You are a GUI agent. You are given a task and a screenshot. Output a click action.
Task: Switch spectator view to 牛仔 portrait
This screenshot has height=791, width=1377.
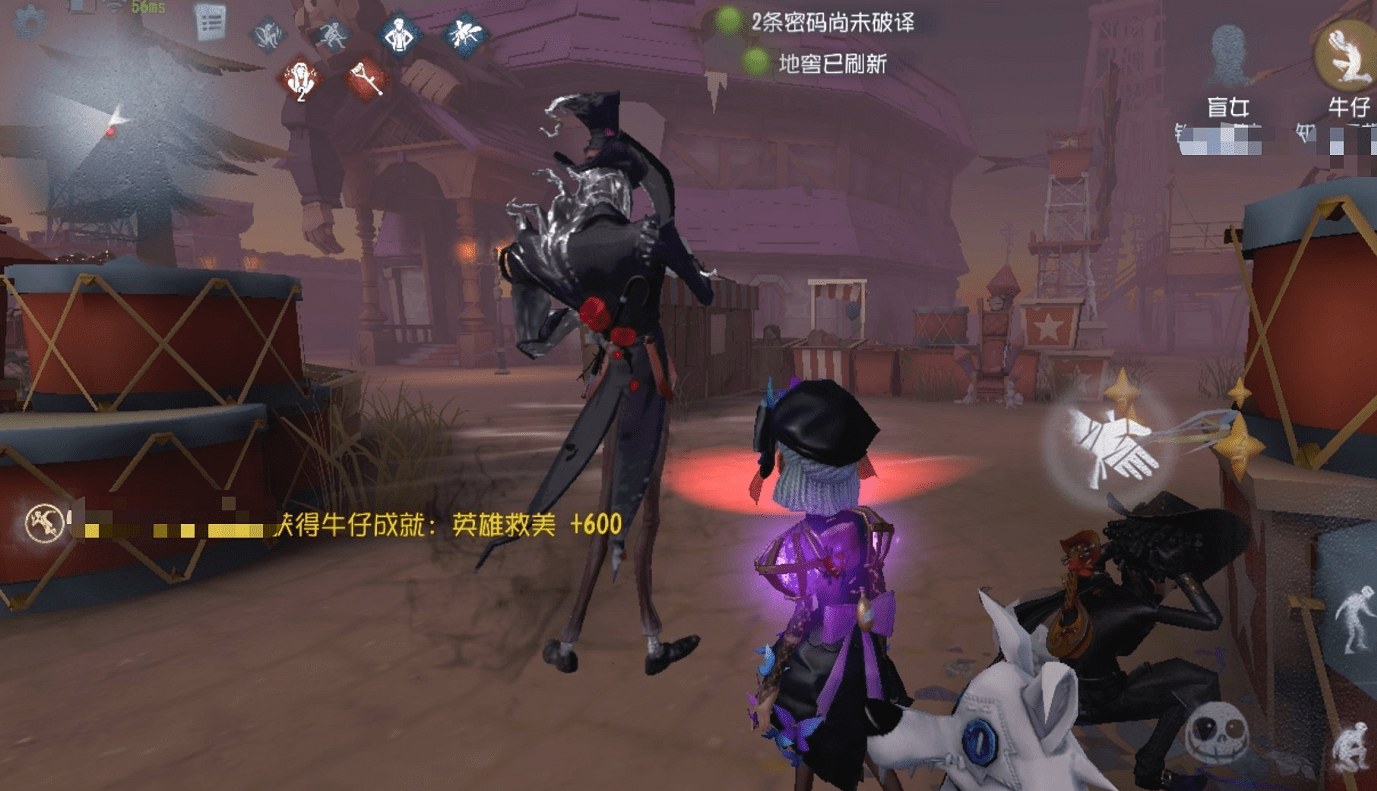[1349, 55]
